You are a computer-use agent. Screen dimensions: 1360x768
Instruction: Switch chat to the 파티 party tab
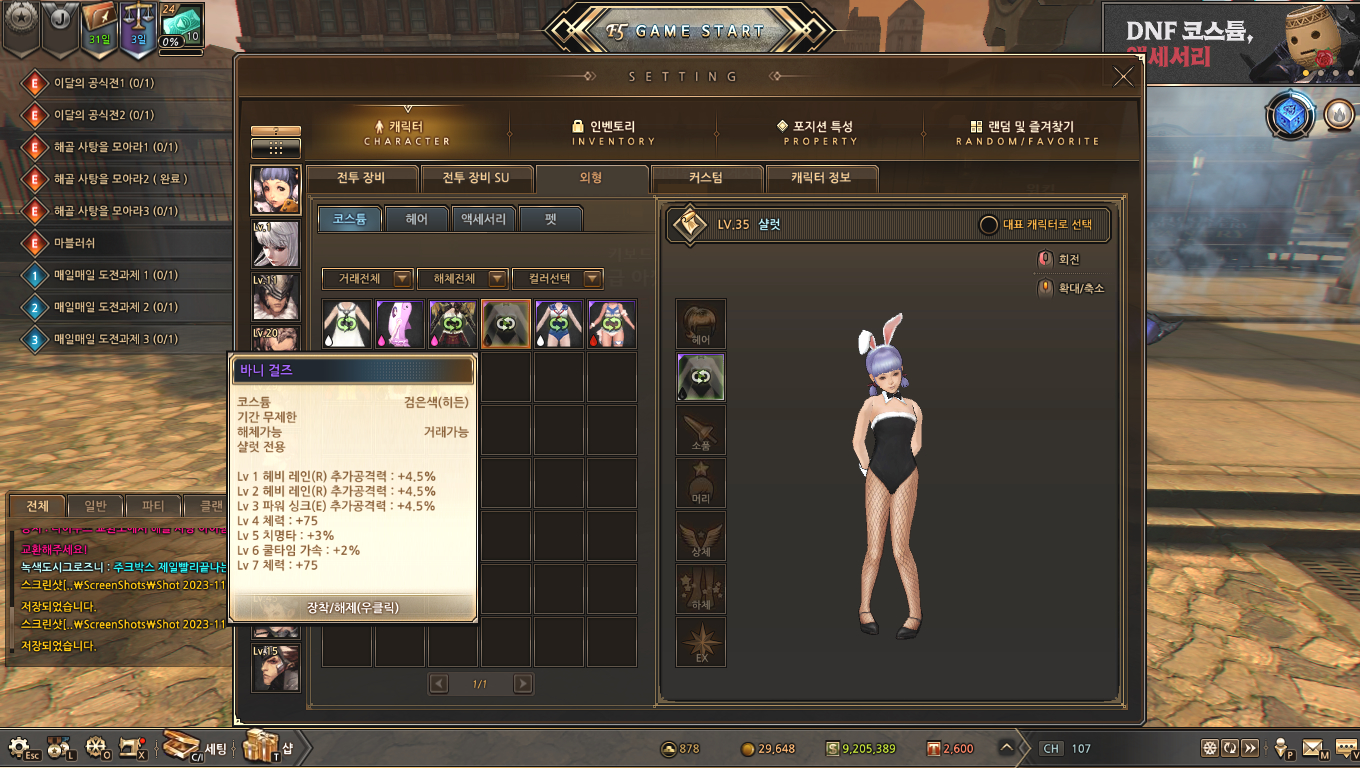pyautogui.click(x=153, y=506)
